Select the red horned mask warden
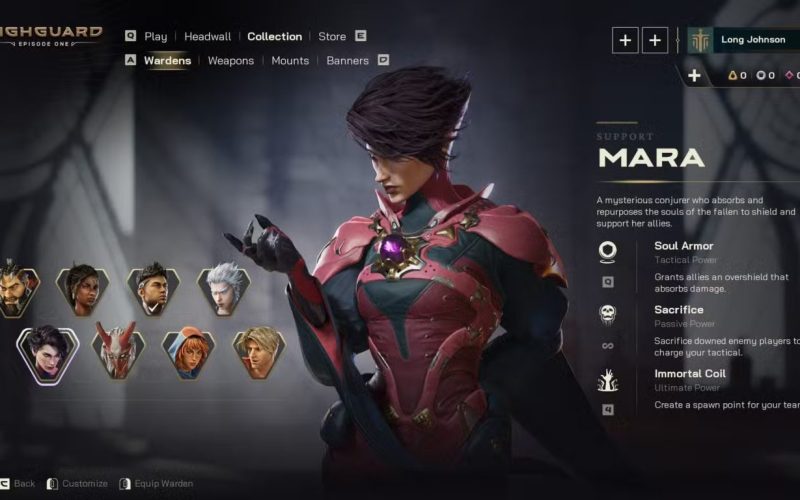 point(118,350)
